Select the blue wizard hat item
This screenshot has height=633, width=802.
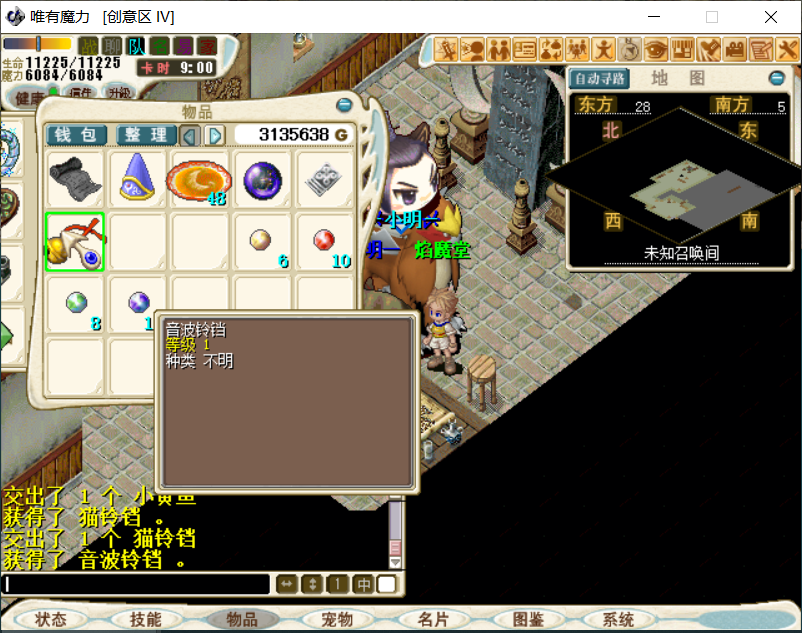[x=137, y=180]
